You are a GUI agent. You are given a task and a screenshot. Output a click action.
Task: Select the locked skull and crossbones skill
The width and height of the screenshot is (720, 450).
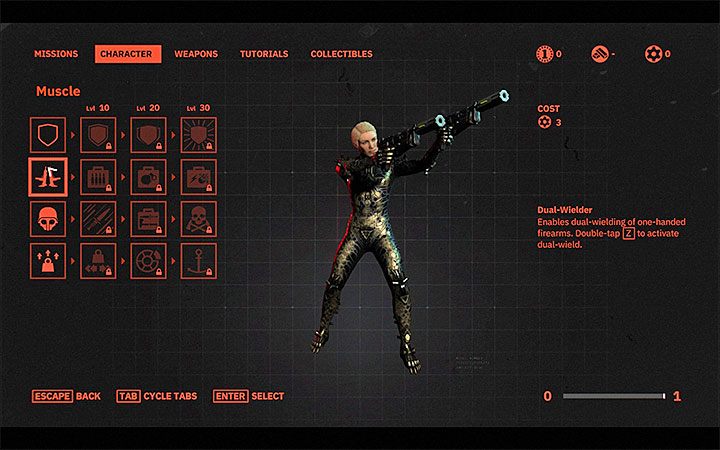(198, 219)
